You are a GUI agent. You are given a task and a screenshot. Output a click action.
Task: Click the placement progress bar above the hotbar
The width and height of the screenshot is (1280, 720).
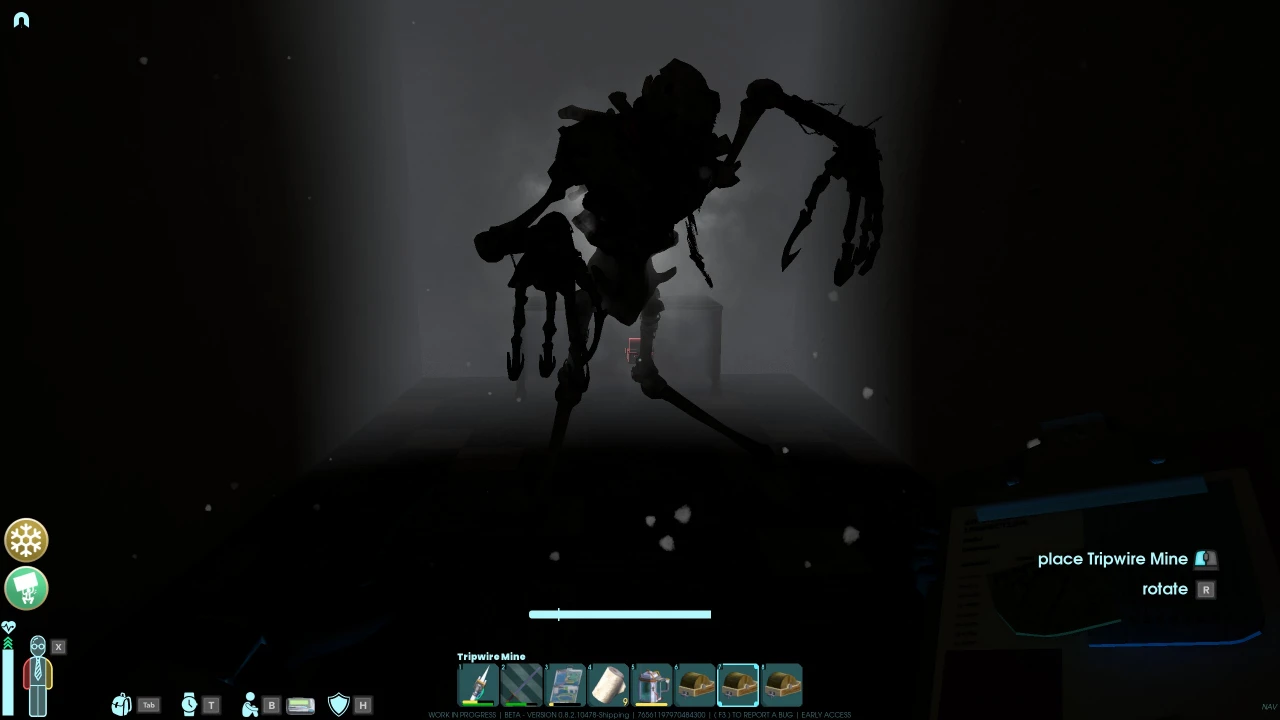pos(619,614)
